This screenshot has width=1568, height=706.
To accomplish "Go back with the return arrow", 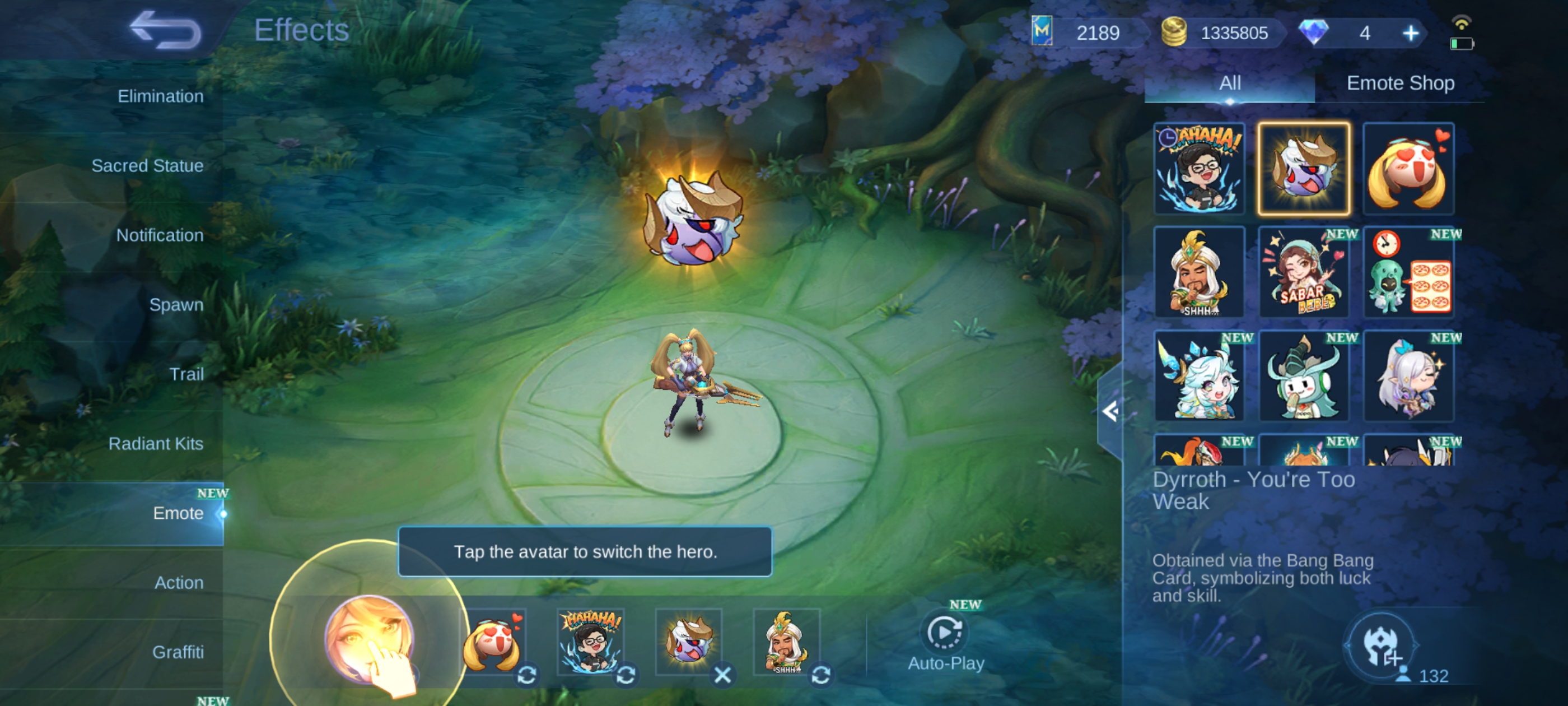I will 165,30.
